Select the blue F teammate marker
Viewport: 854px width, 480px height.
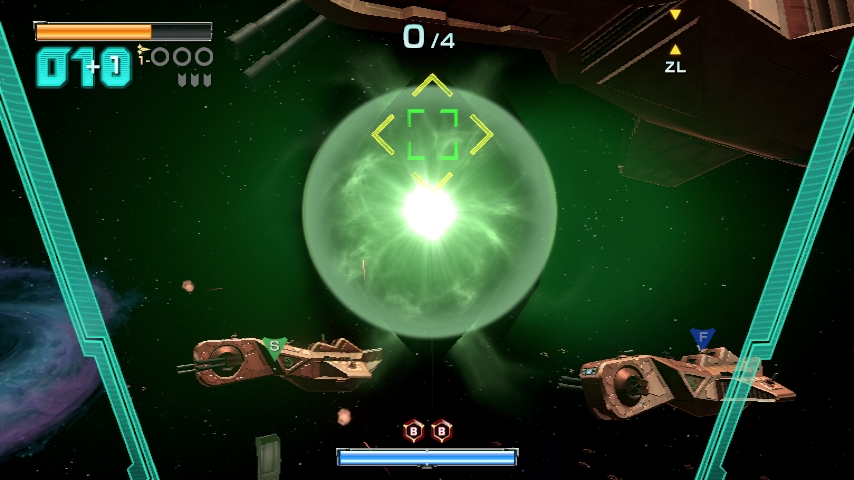coord(702,338)
